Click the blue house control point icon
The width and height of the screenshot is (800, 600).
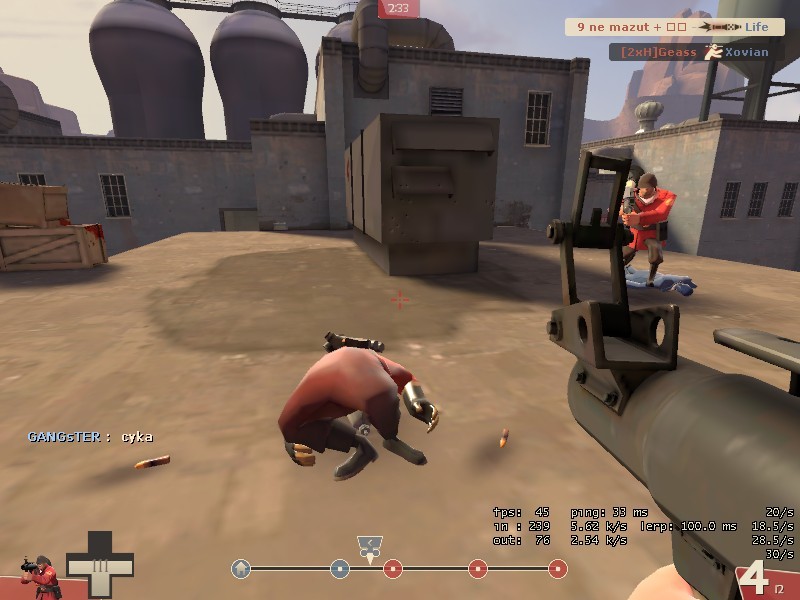click(x=240, y=569)
